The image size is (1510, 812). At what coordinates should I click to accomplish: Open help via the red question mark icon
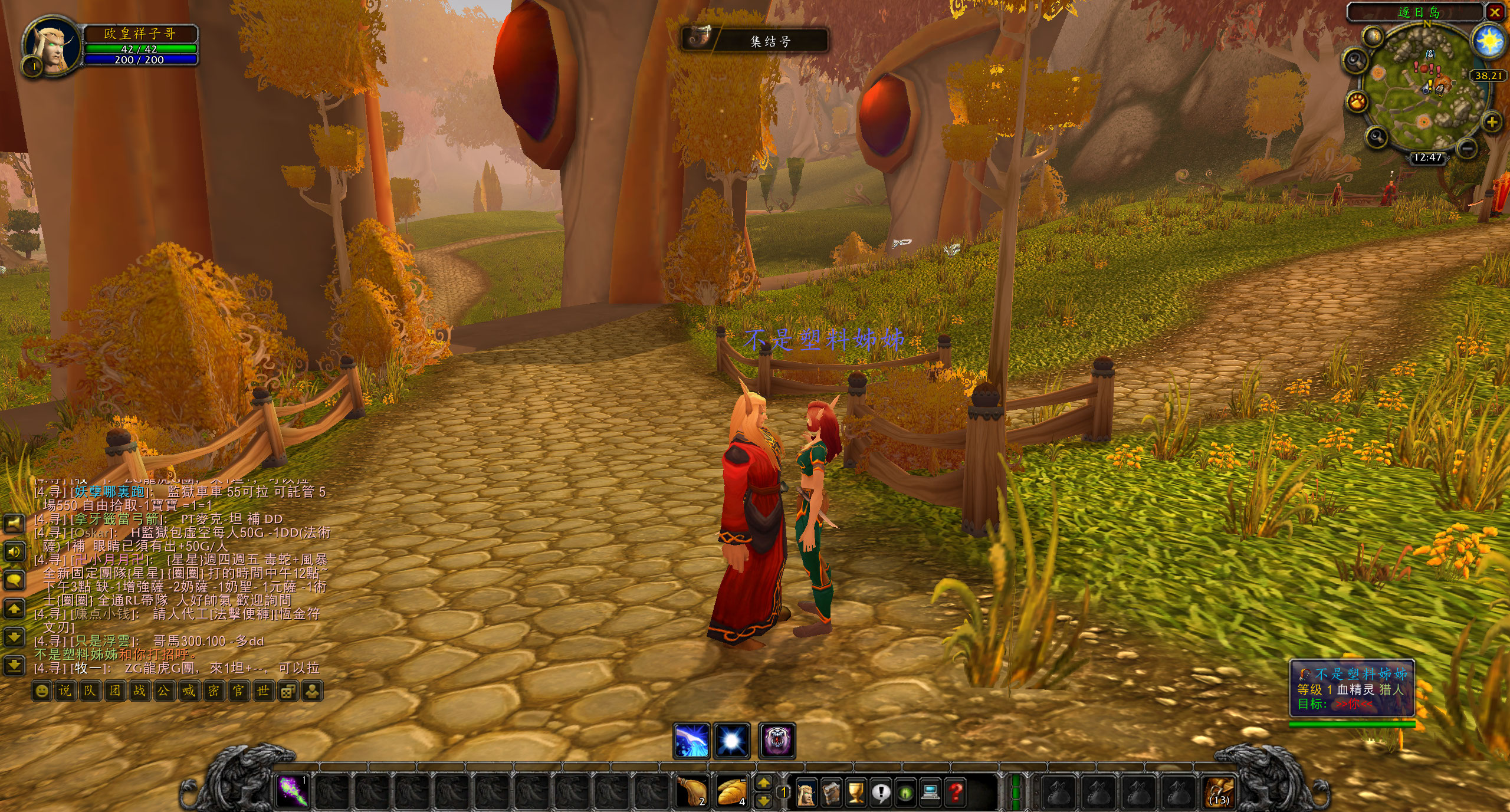click(x=957, y=793)
